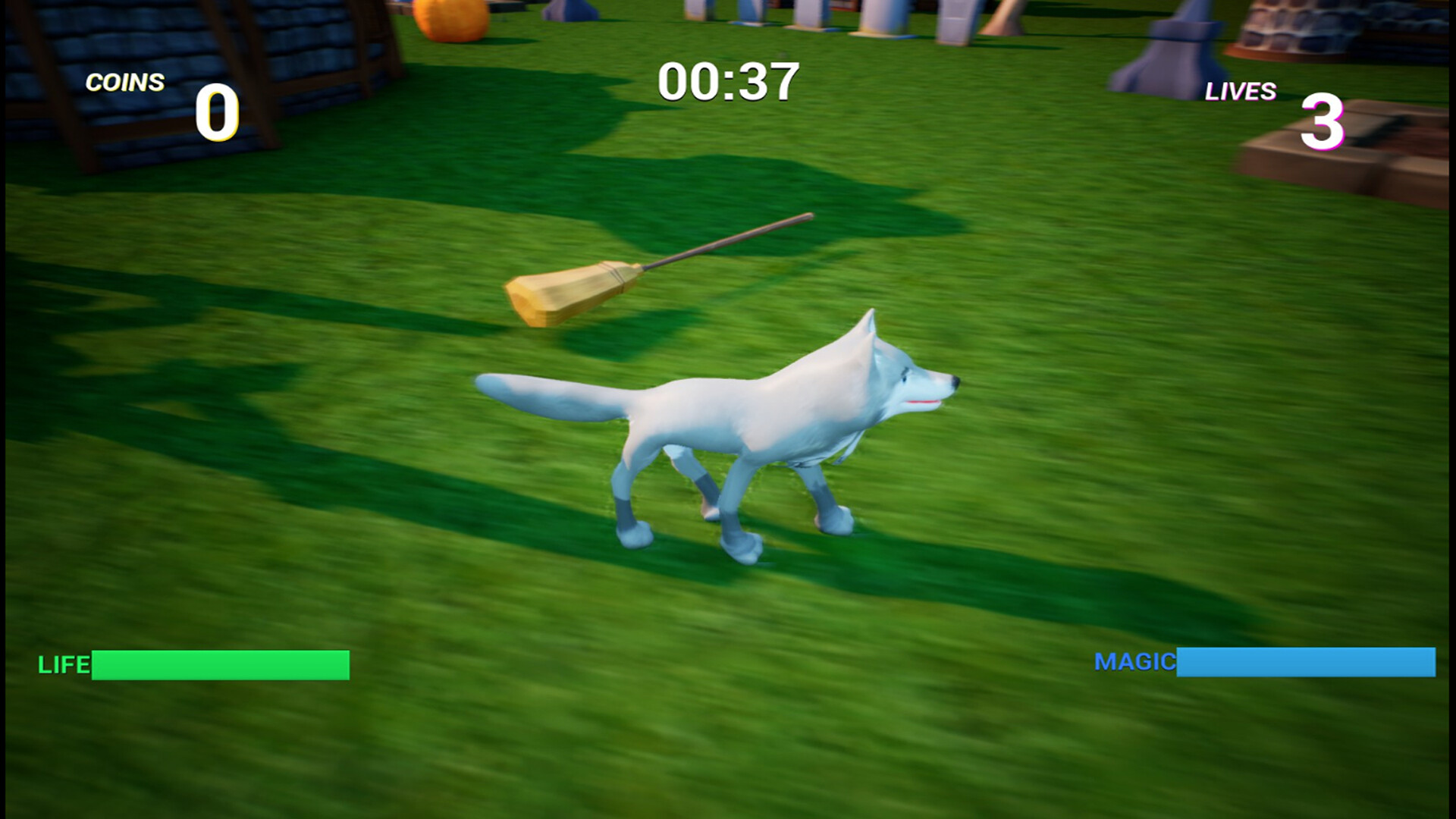Click the pumpkin at the top

(447, 19)
